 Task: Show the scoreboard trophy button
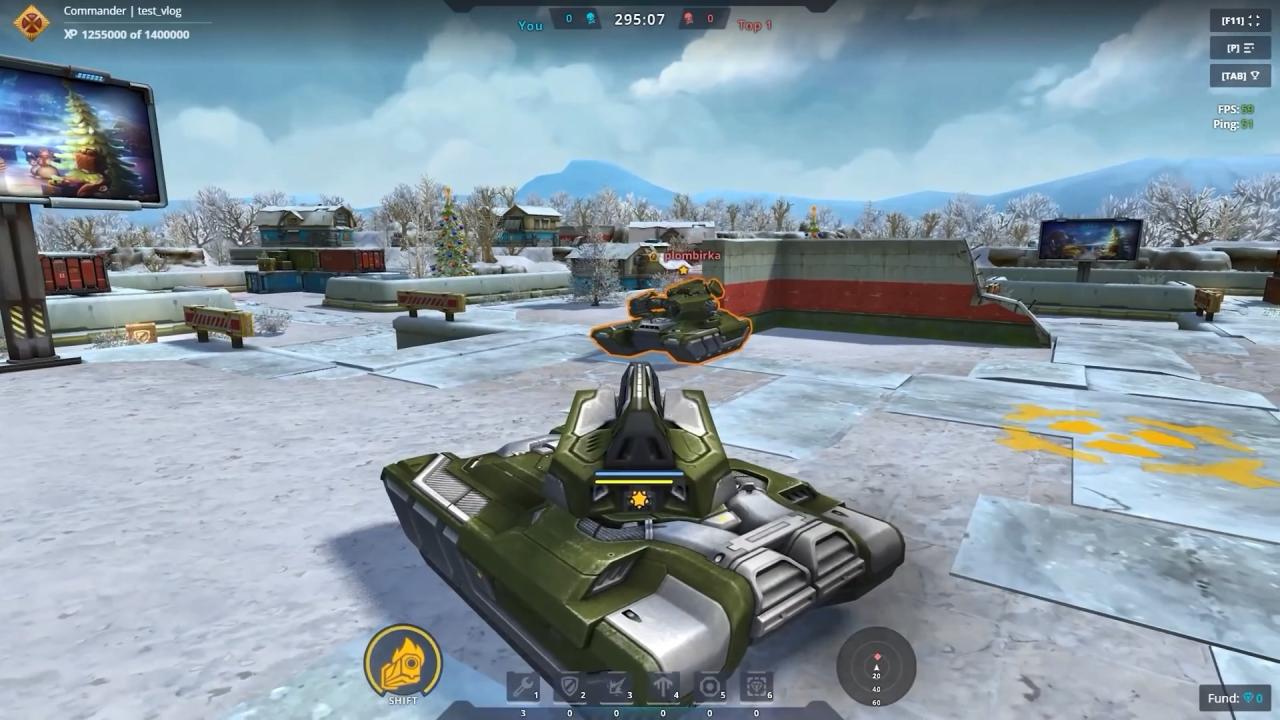[x=1239, y=75]
